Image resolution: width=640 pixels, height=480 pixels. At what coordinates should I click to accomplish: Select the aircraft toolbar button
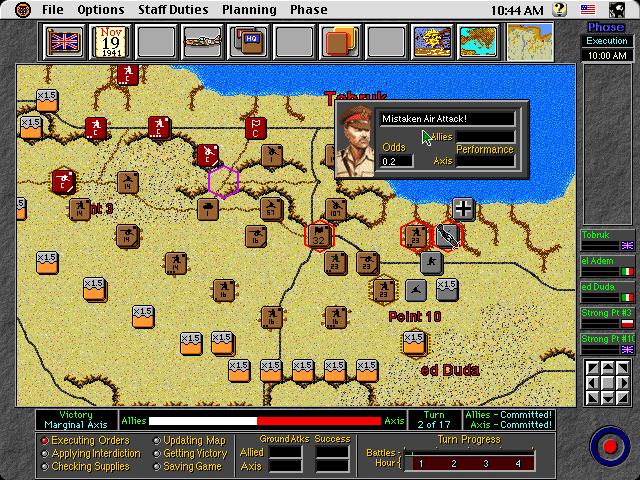[202, 43]
